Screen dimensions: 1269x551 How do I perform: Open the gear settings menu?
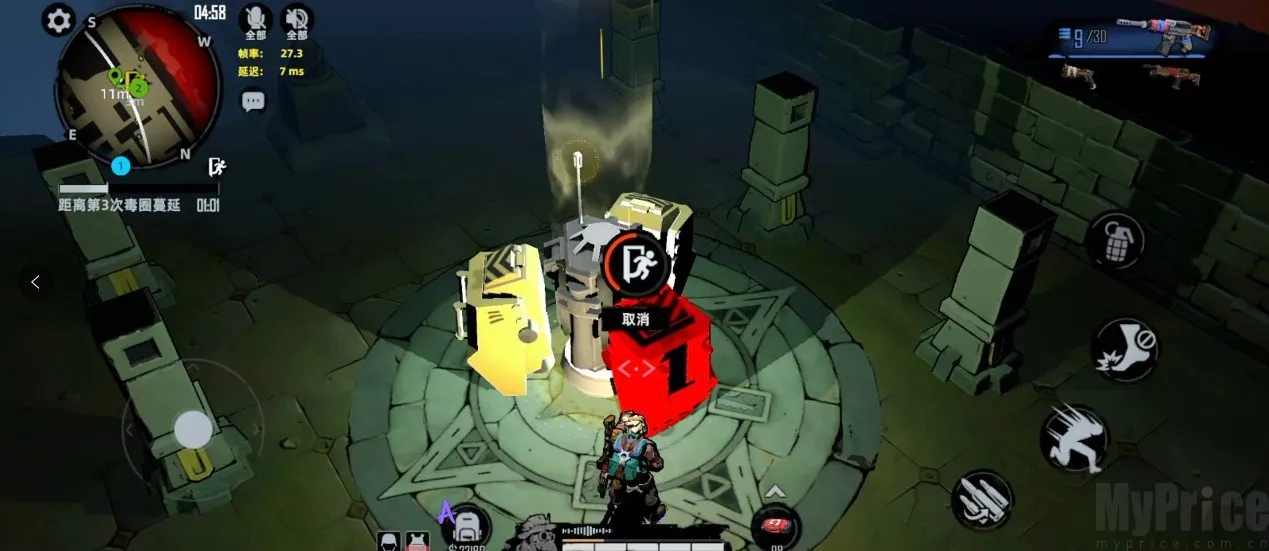[59, 19]
